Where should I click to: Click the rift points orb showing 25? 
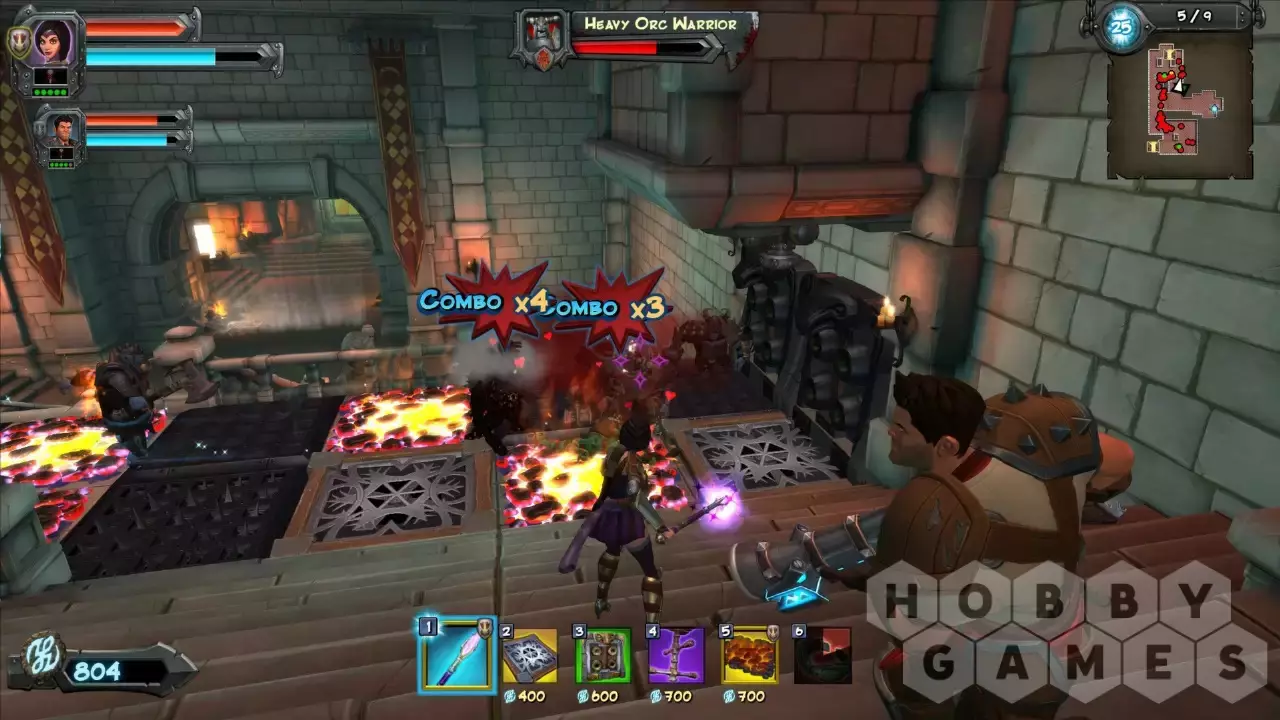(1122, 28)
